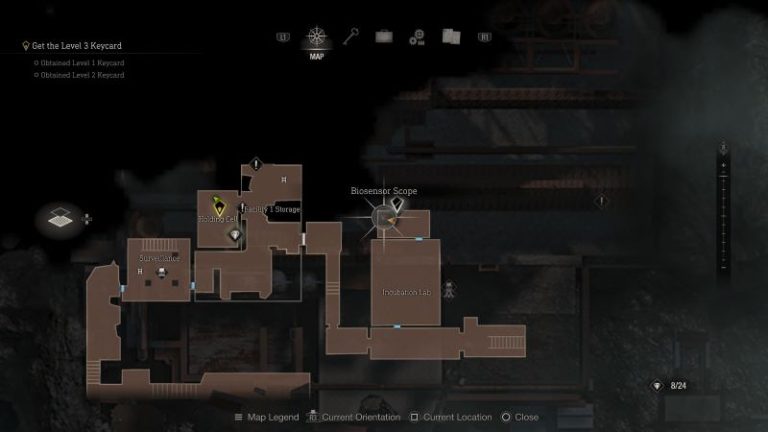Center map on Current Location
768x432 pixels.
450,417
